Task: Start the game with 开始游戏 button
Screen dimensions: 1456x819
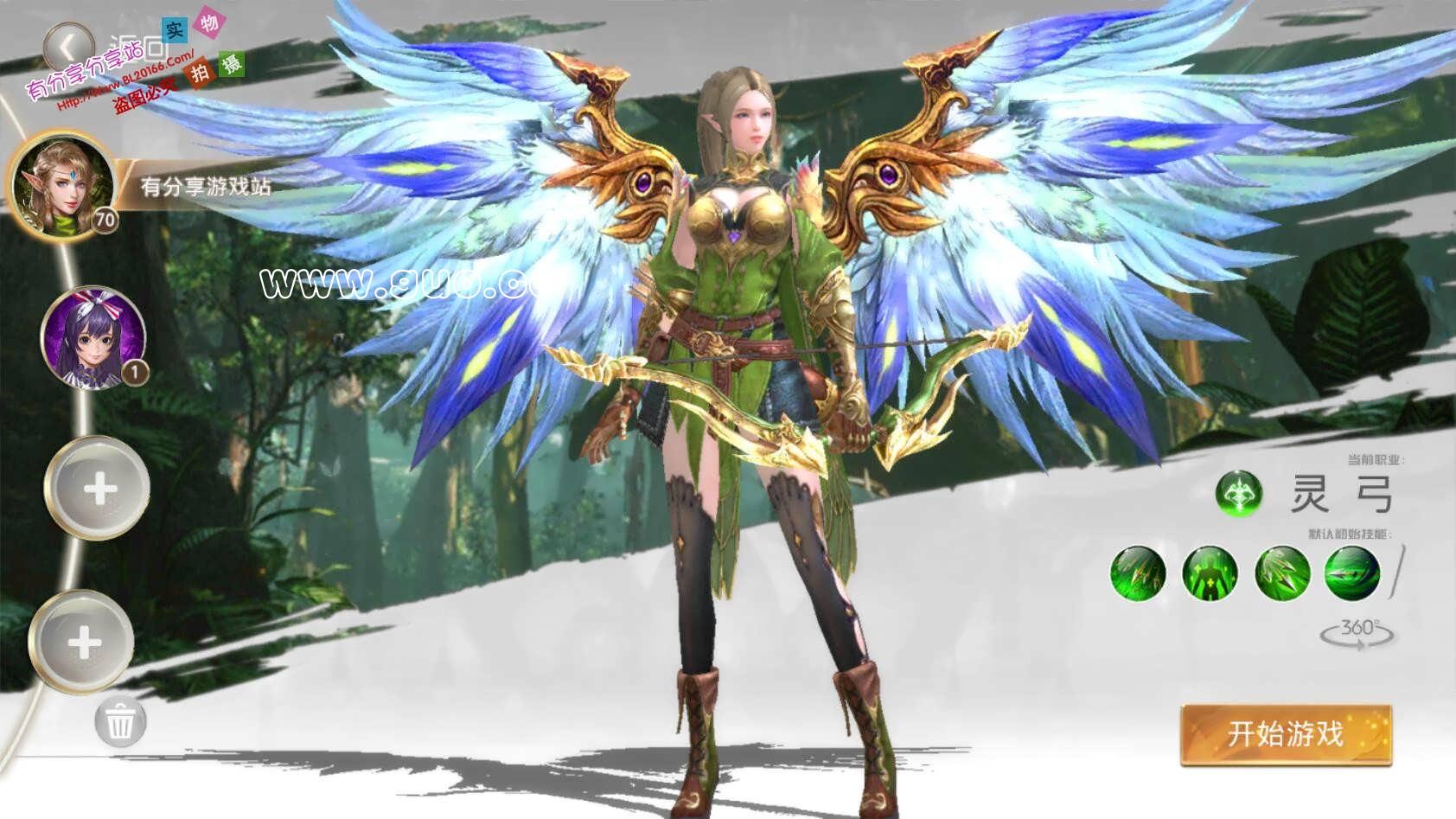Action: click(x=1286, y=734)
